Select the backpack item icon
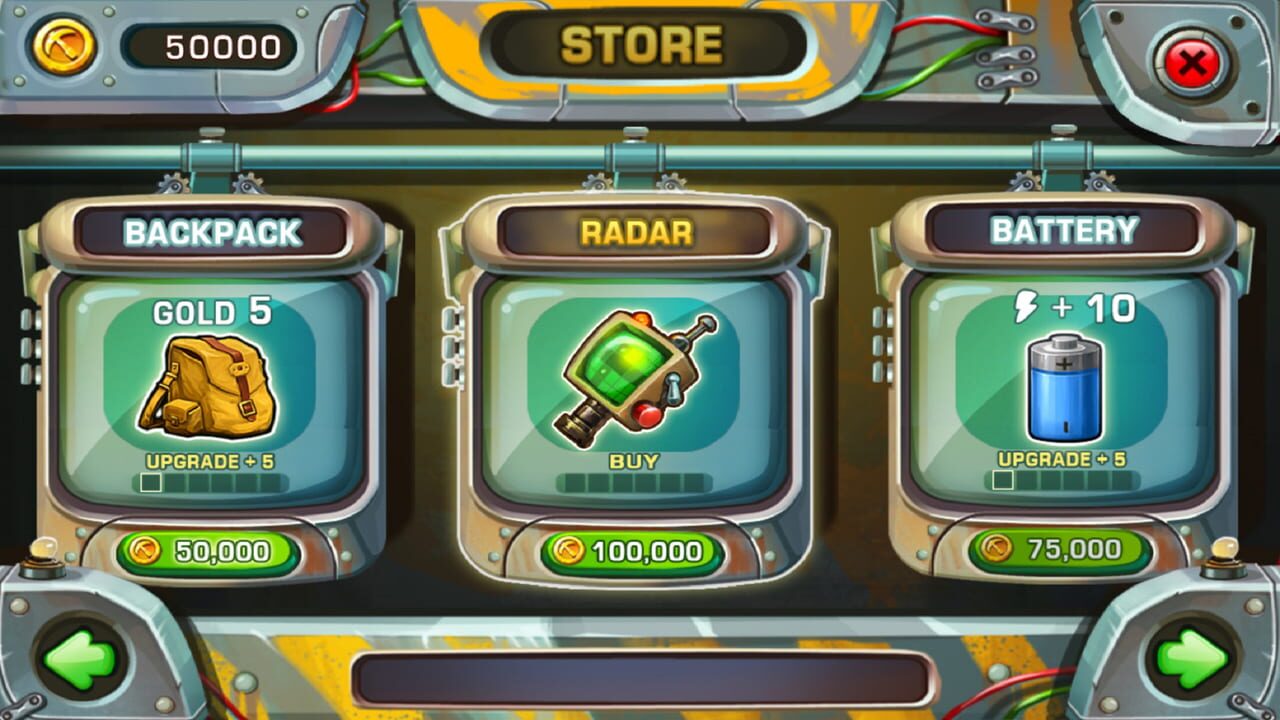 (218, 385)
